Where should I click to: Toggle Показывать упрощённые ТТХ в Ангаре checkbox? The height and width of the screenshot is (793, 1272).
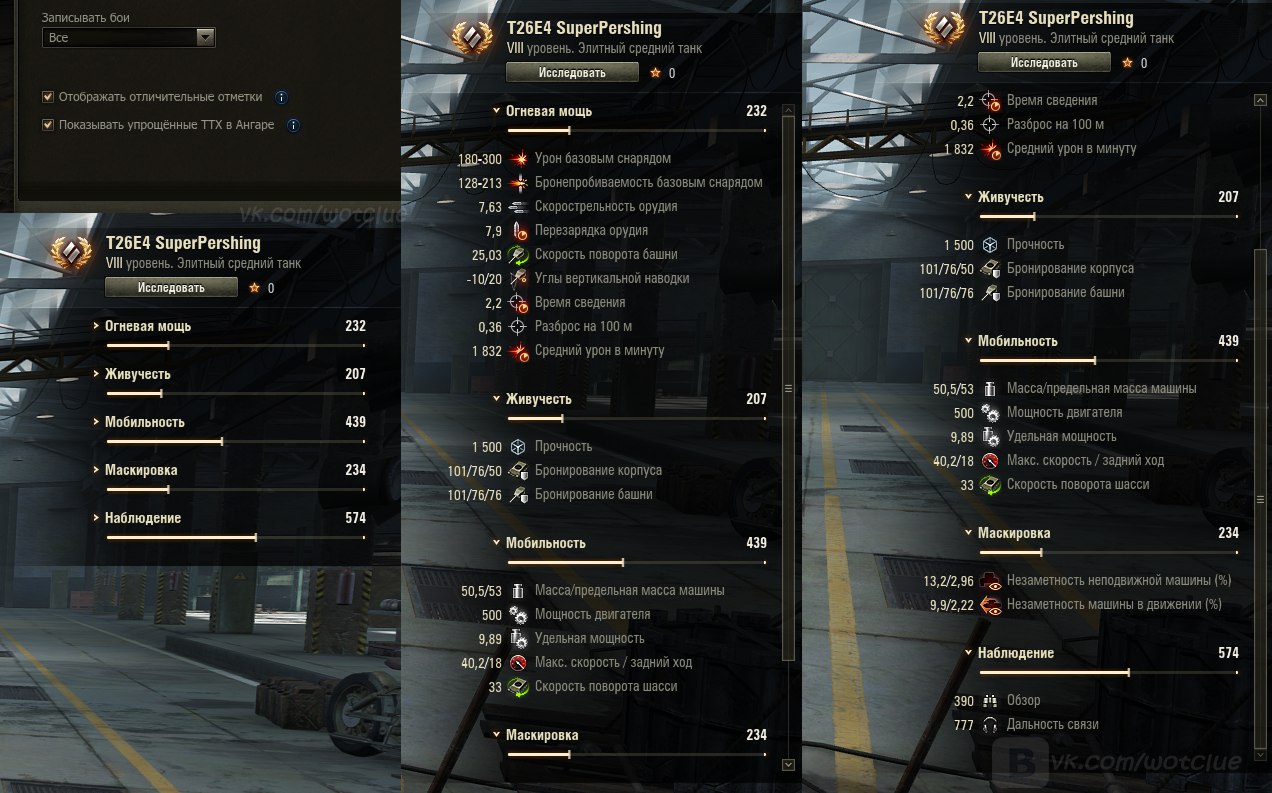(x=48, y=125)
